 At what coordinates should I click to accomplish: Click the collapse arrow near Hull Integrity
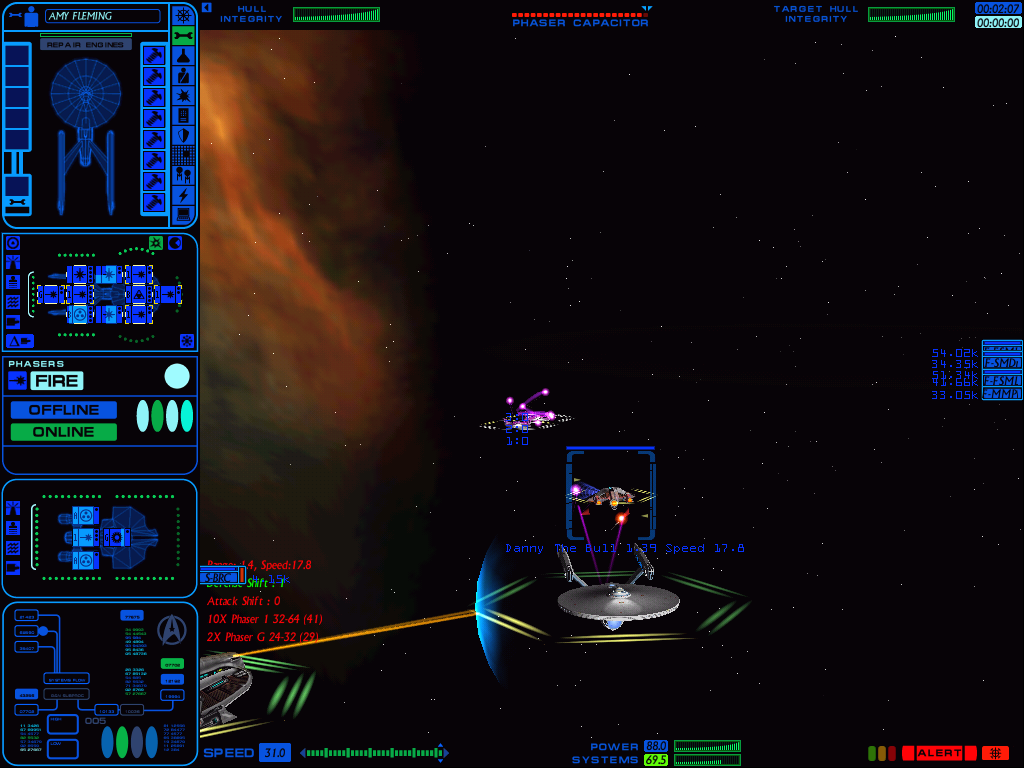click(206, 7)
